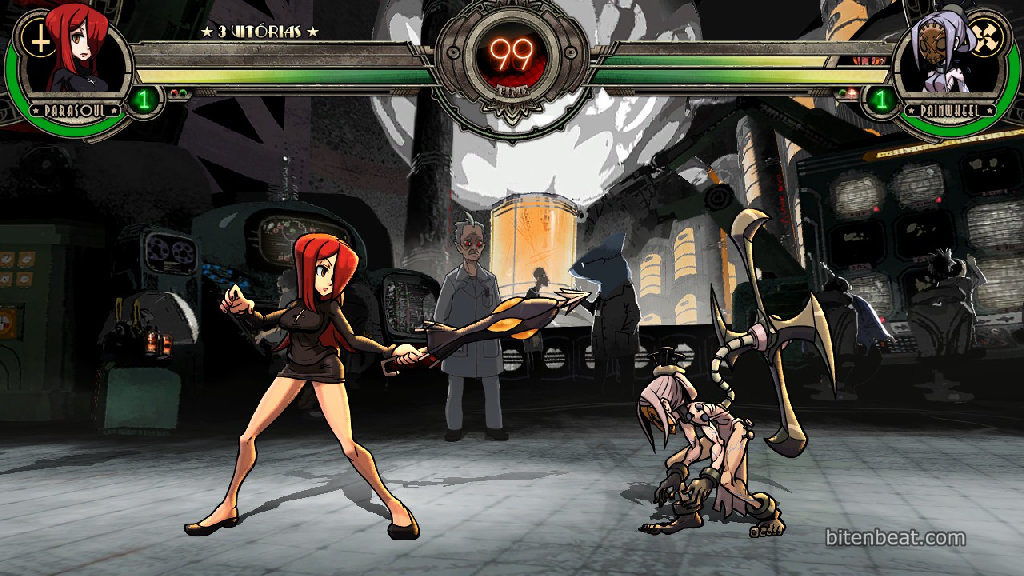Click the cross emblem beside Parasoul's portrait

tap(39, 40)
